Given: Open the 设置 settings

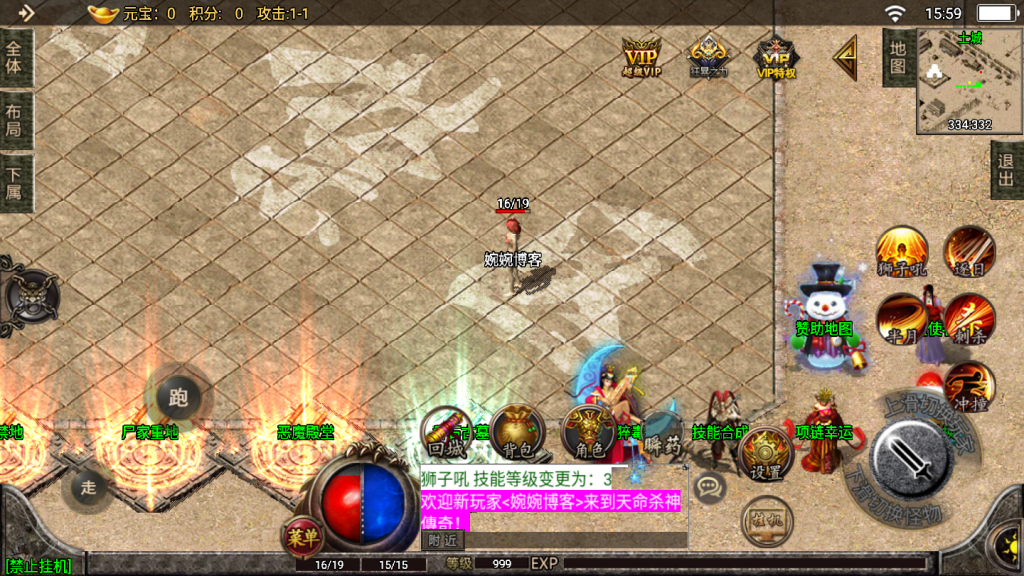Looking at the screenshot, I should (x=766, y=455).
